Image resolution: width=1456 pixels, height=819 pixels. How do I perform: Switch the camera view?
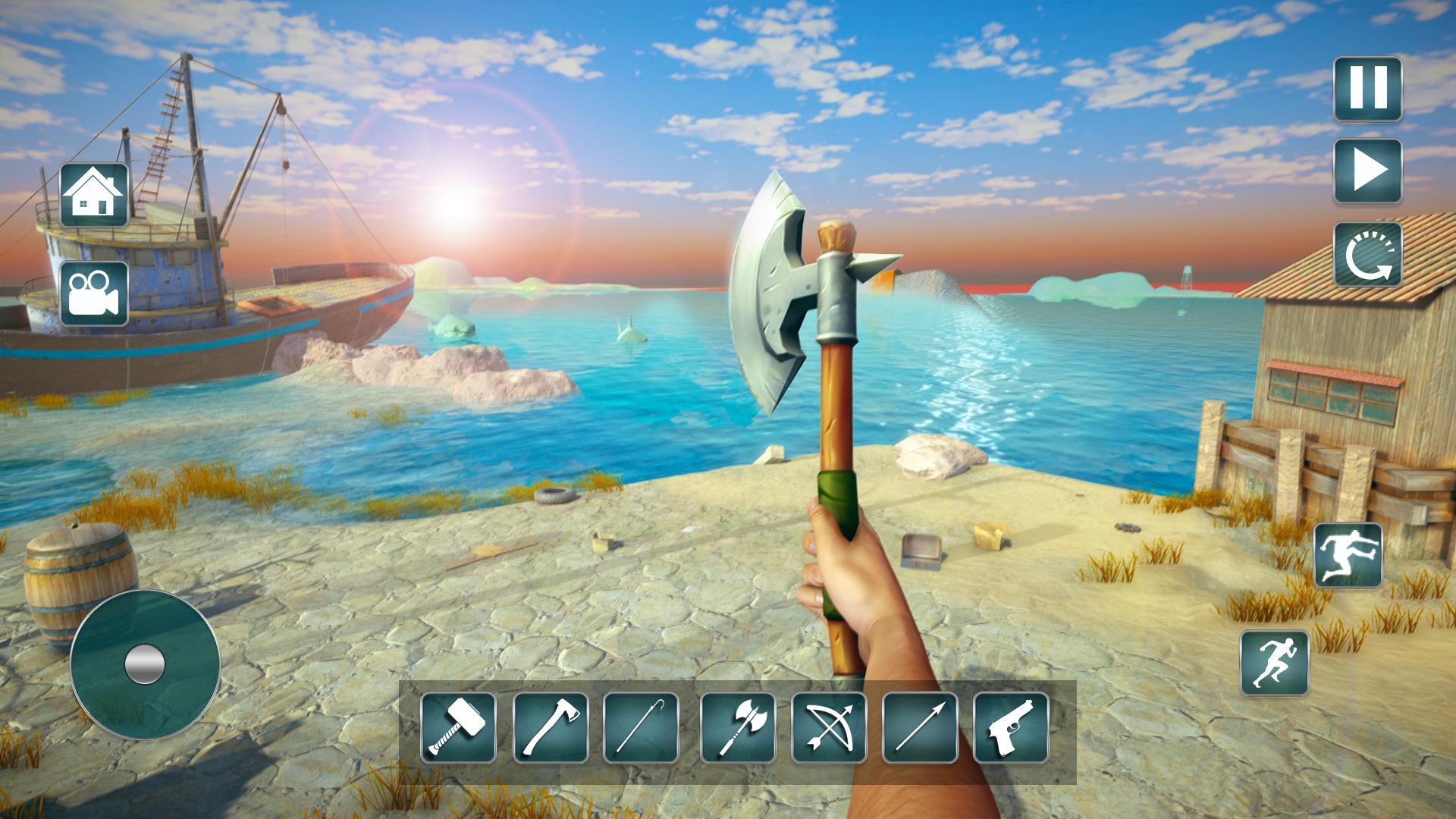click(x=94, y=293)
